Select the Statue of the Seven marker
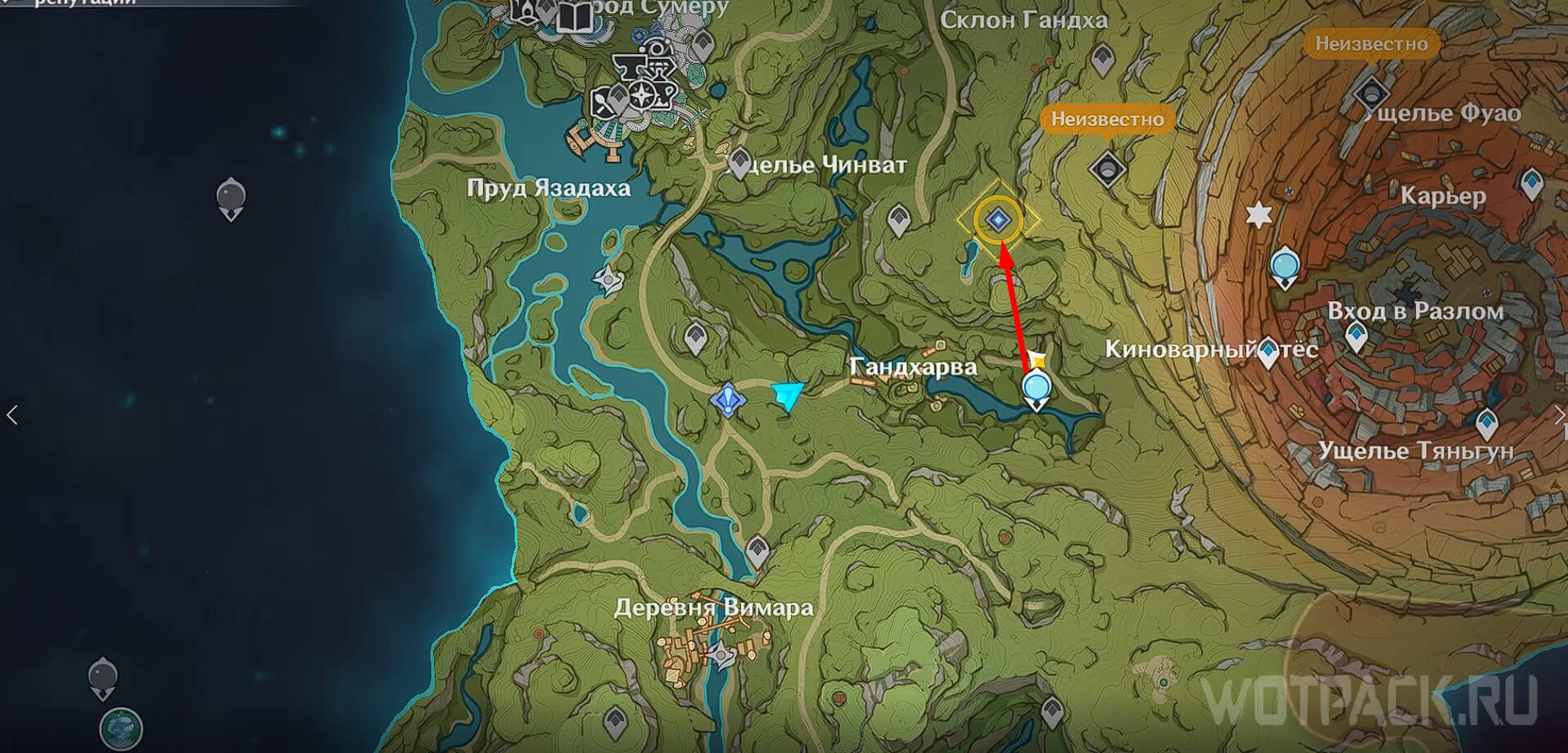Viewport: 1568px width, 753px height. (727, 399)
